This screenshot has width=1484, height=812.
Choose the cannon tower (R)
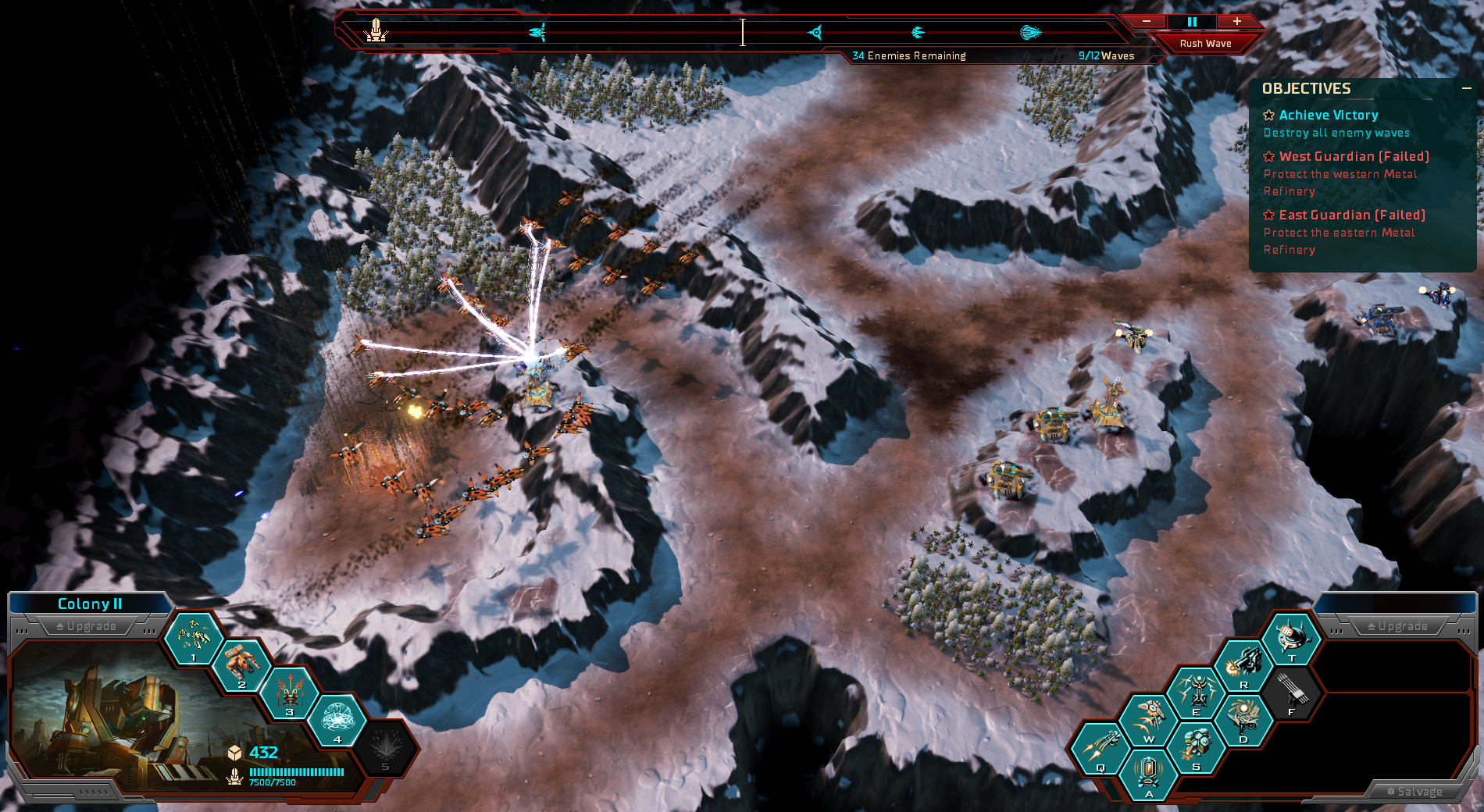[1243, 664]
